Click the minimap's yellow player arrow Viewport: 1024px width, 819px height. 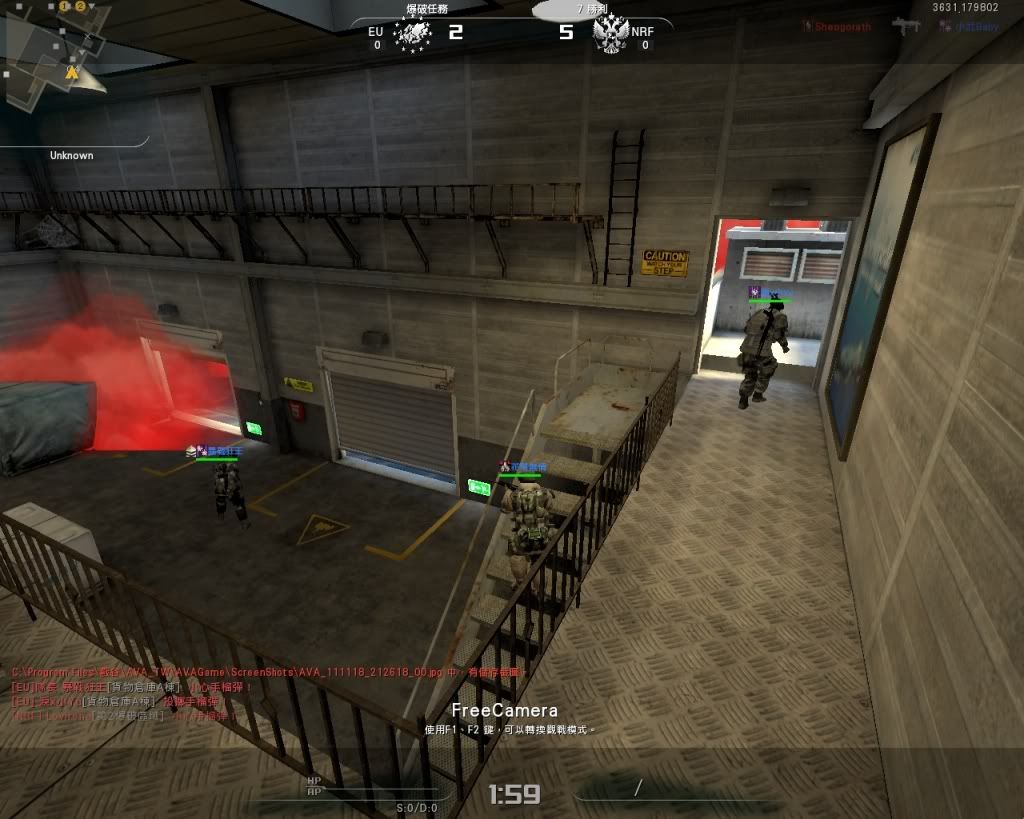click(x=71, y=72)
